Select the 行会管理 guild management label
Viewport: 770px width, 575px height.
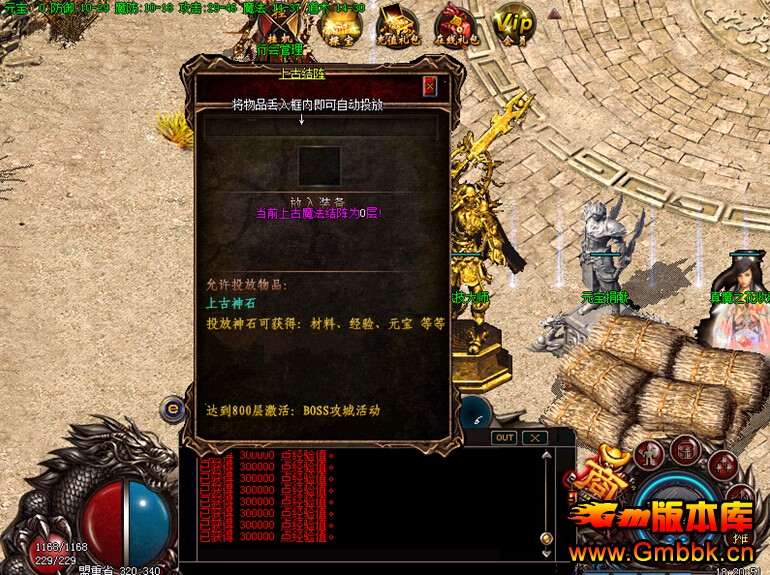278,49
